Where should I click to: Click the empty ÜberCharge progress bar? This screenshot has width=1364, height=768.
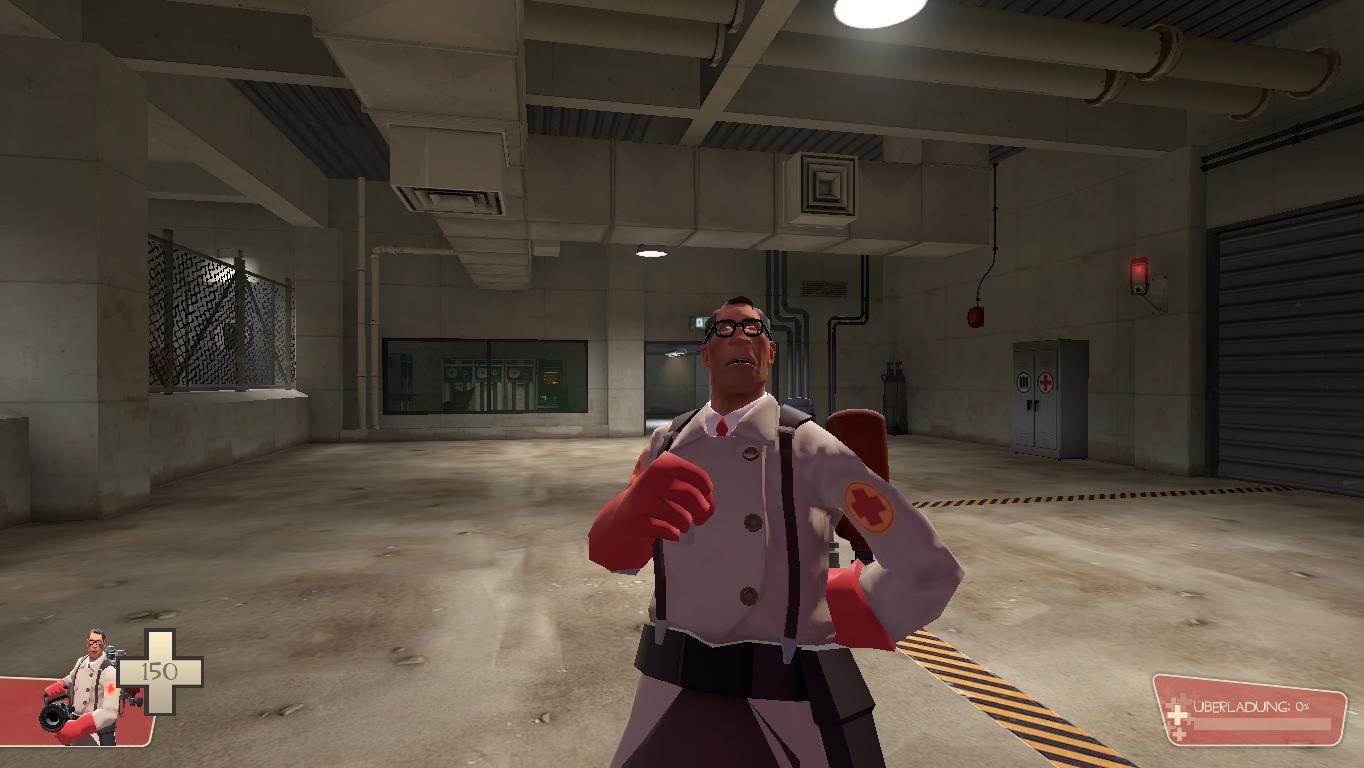pos(1265,725)
